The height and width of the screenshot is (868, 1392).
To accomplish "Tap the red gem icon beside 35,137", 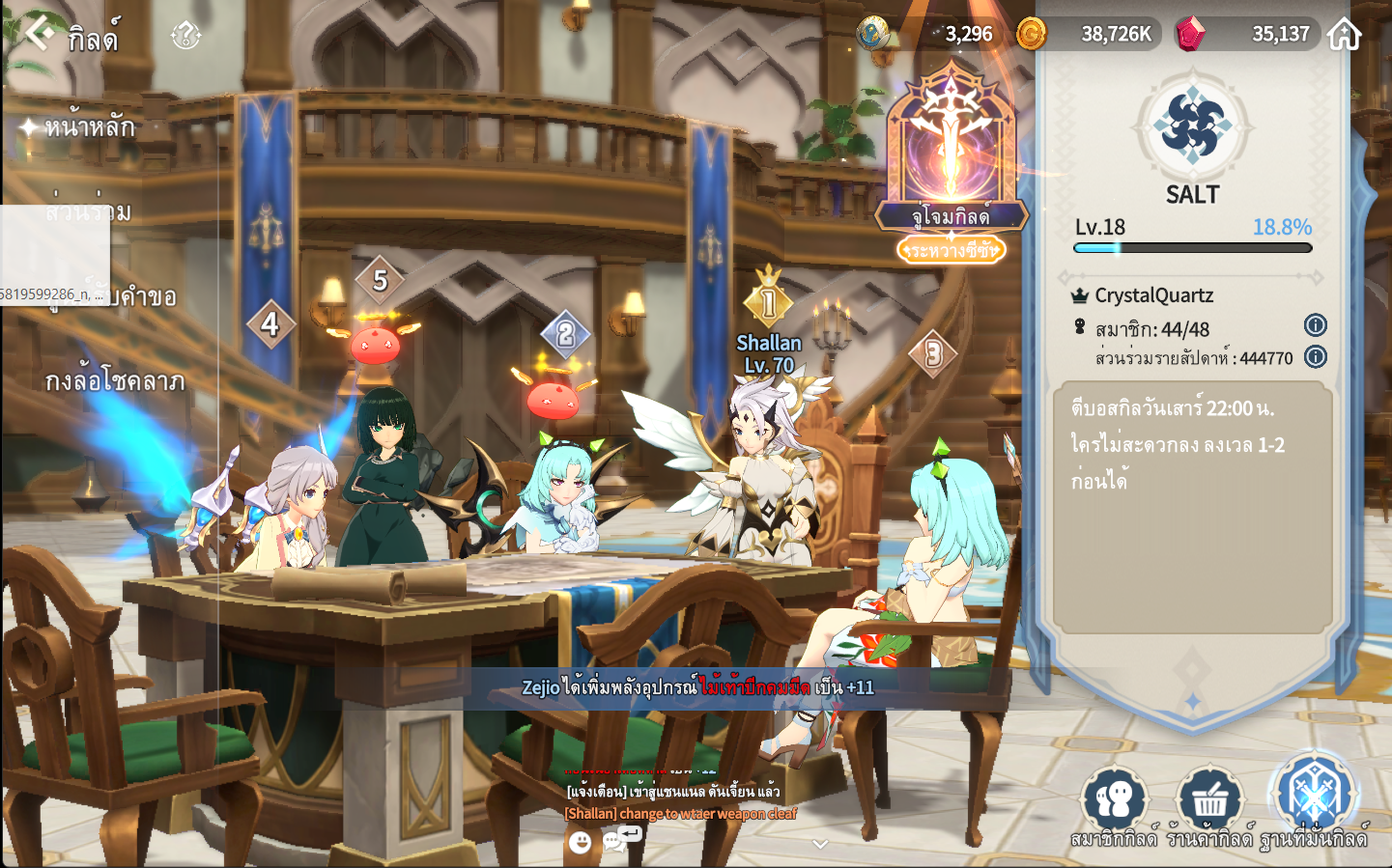I will (x=1190, y=34).
